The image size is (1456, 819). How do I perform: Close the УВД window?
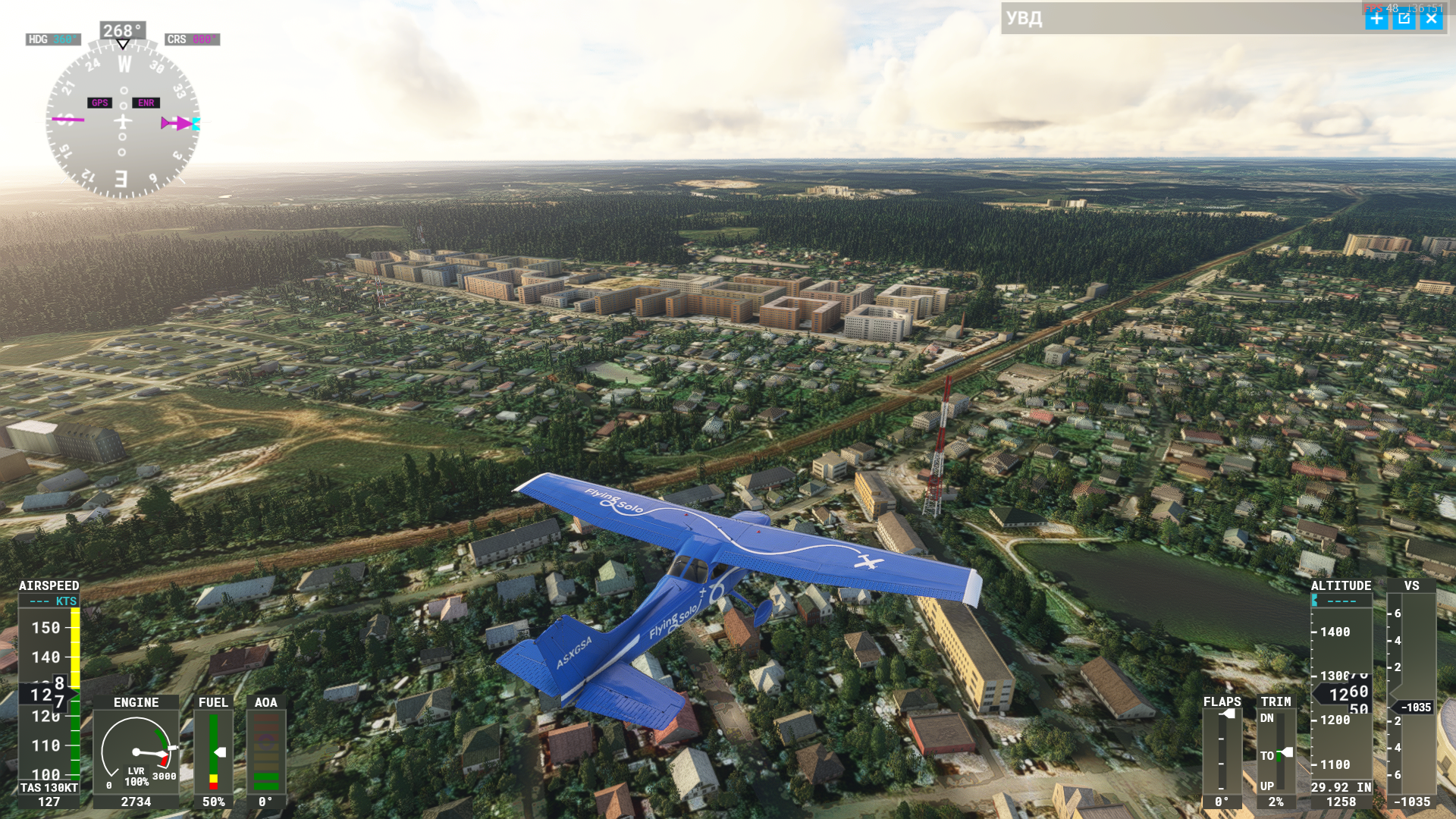pos(1431,19)
